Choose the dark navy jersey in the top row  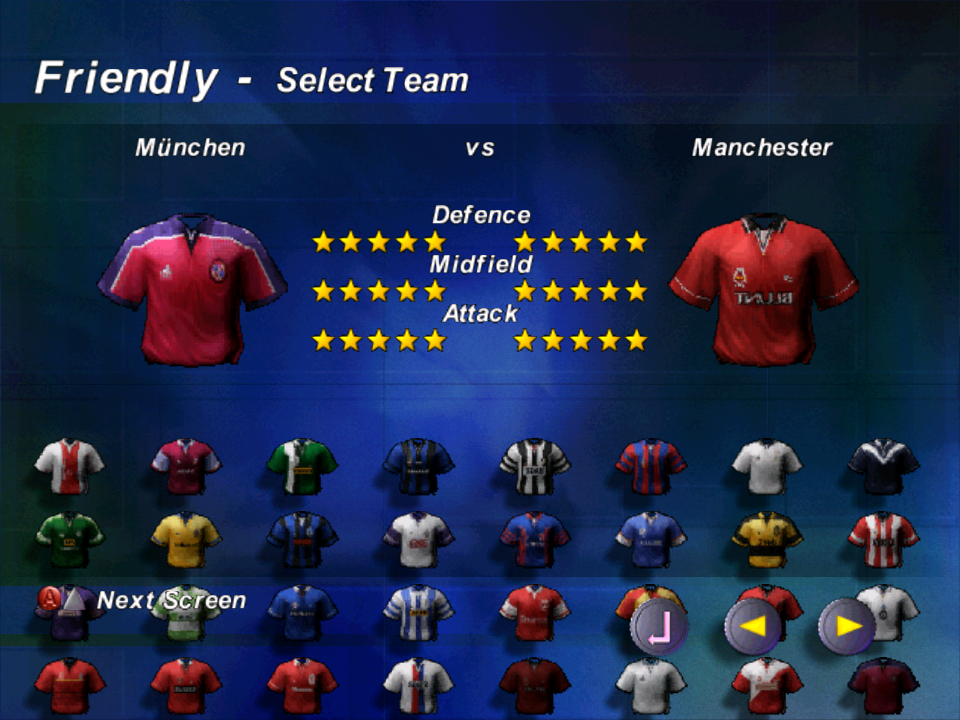pyautogui.click(x=883, y=466)
